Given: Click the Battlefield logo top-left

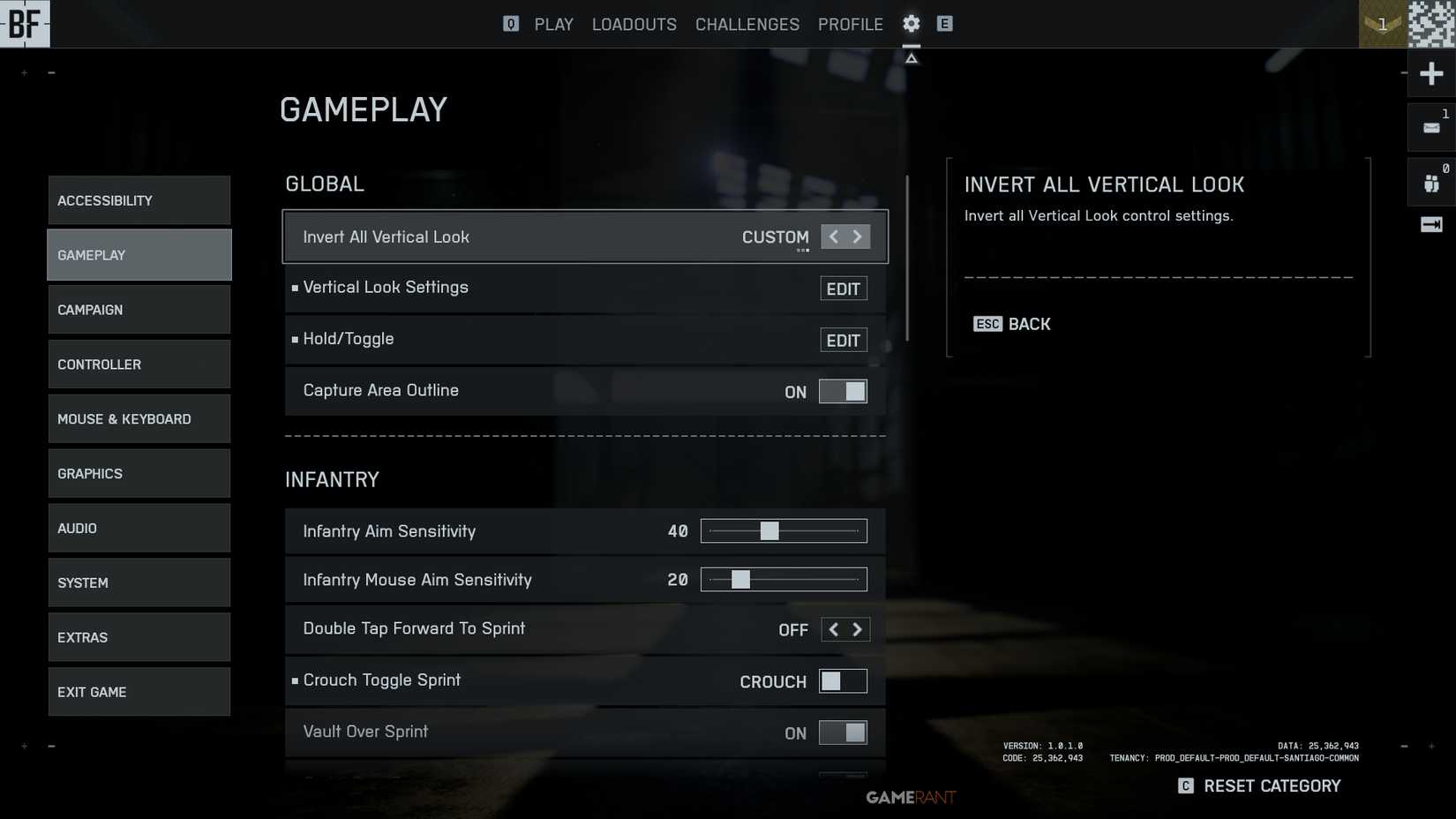Looking at the screenshot, I should coord(25,24).
